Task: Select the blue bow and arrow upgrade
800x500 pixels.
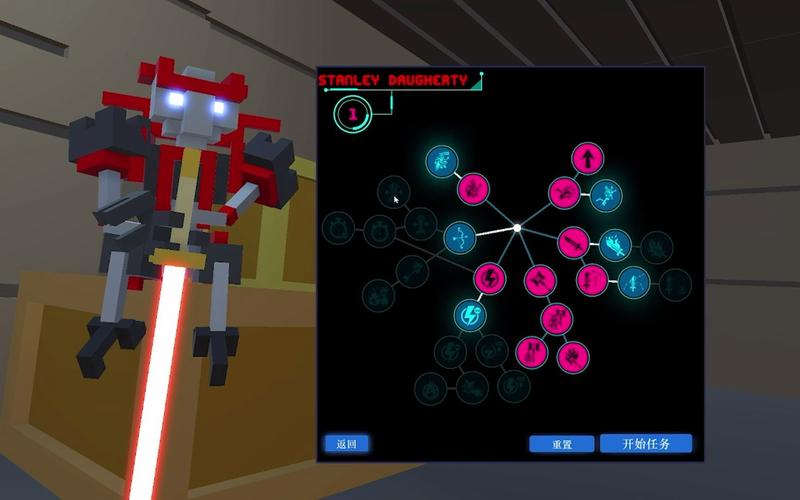Action: pyautogui.click(x=460, y=237)
